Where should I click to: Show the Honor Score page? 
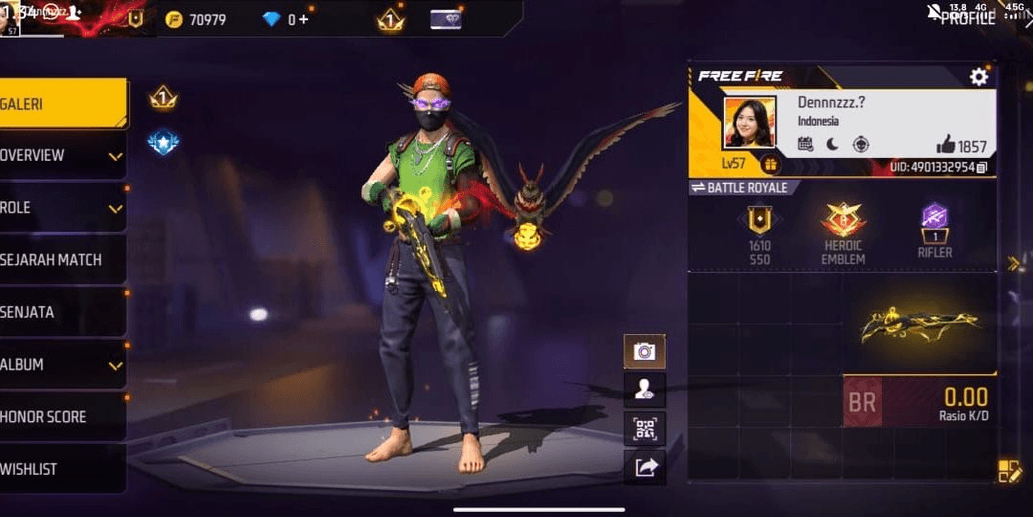pos(62,417)
